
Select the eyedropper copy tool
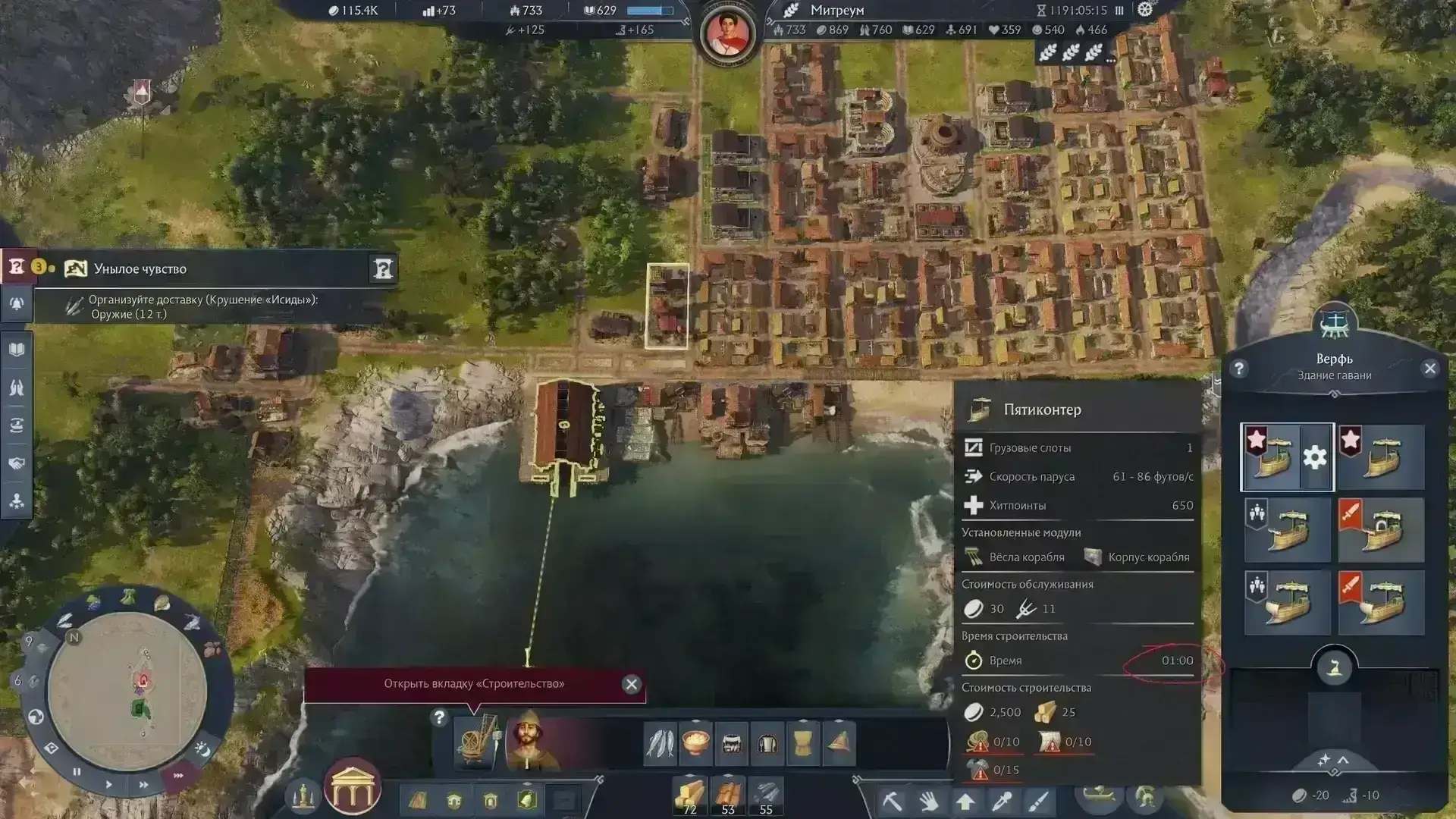[1002, 801]
